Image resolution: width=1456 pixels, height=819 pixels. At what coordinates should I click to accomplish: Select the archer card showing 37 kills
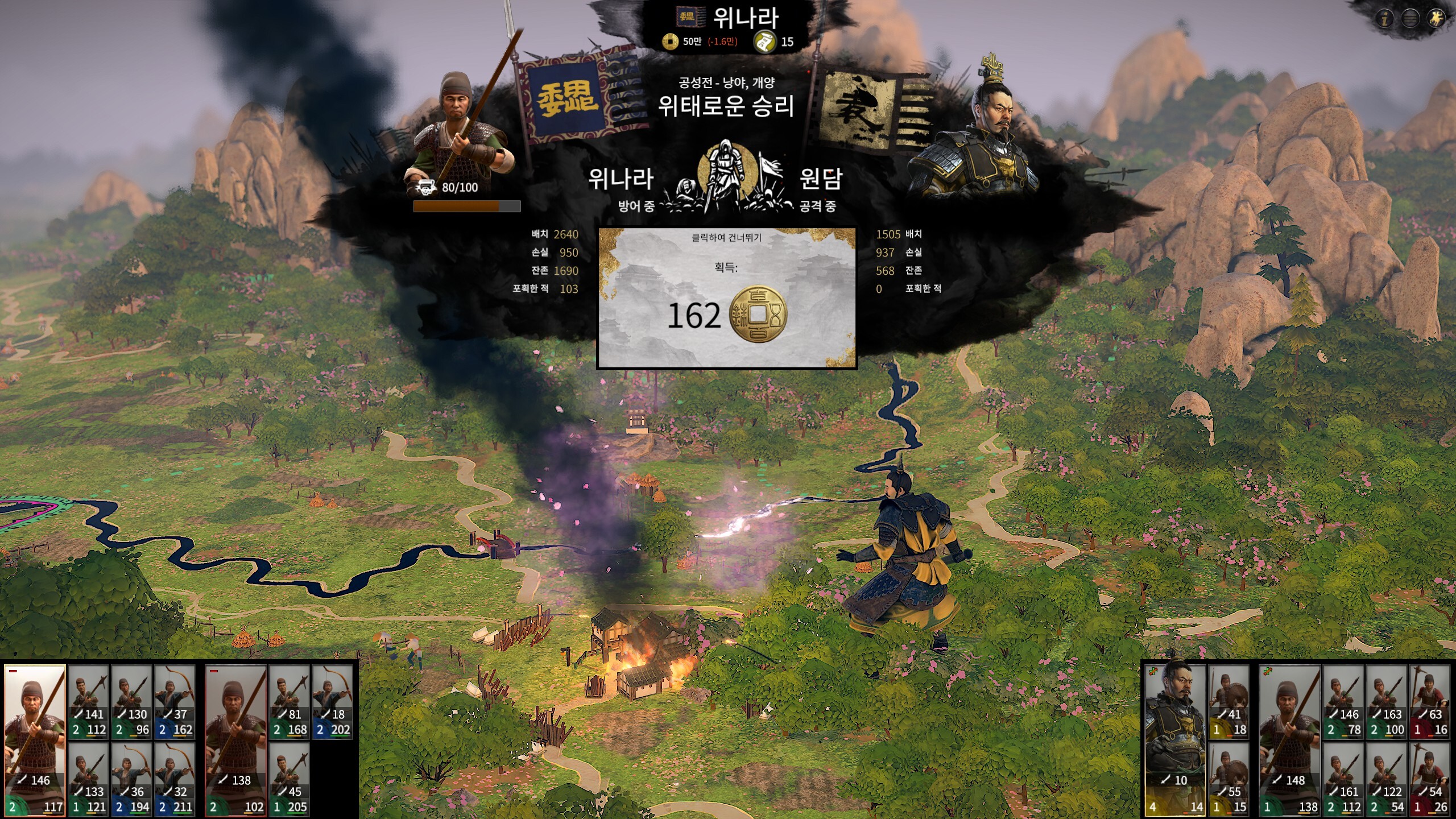point(175,701)
